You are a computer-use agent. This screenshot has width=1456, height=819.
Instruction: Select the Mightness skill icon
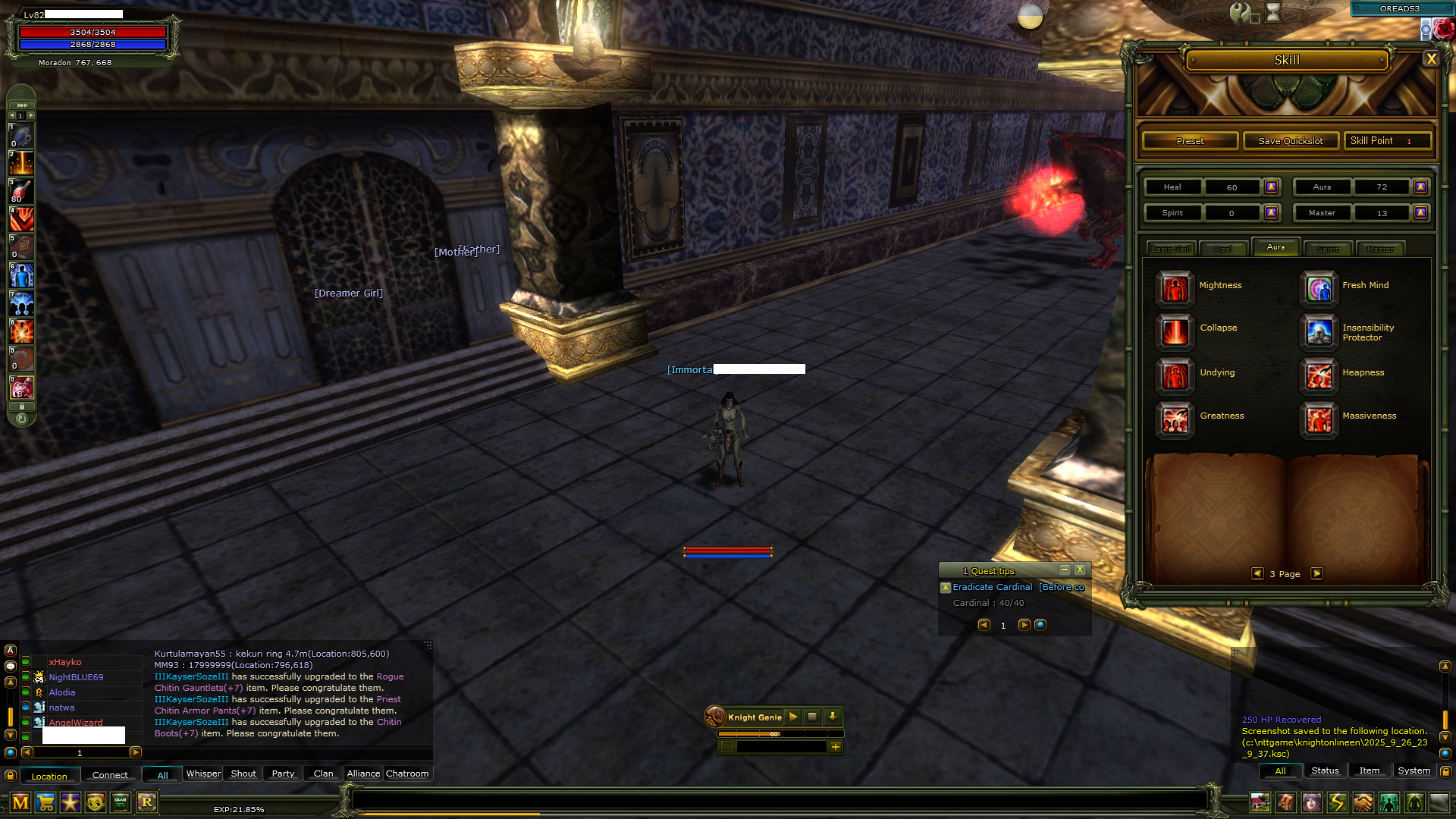point(1175,288)
